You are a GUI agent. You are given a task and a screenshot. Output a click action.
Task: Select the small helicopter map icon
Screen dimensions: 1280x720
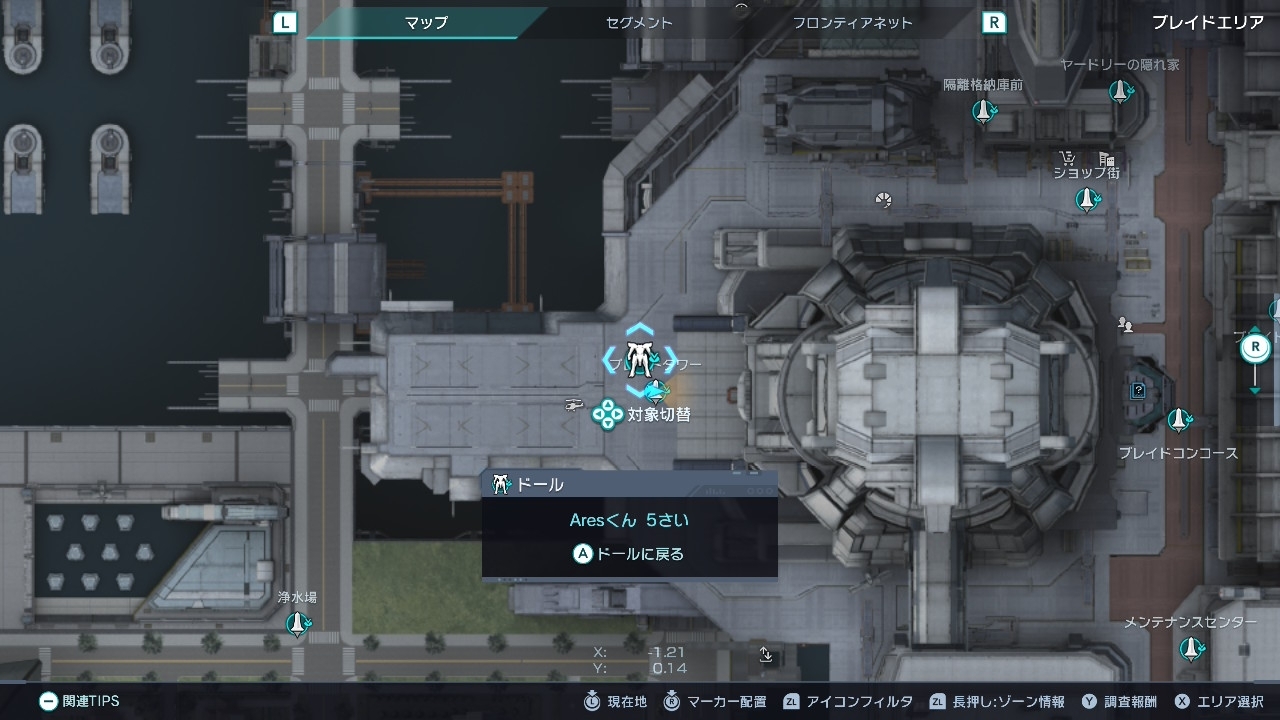pos(574,404)
